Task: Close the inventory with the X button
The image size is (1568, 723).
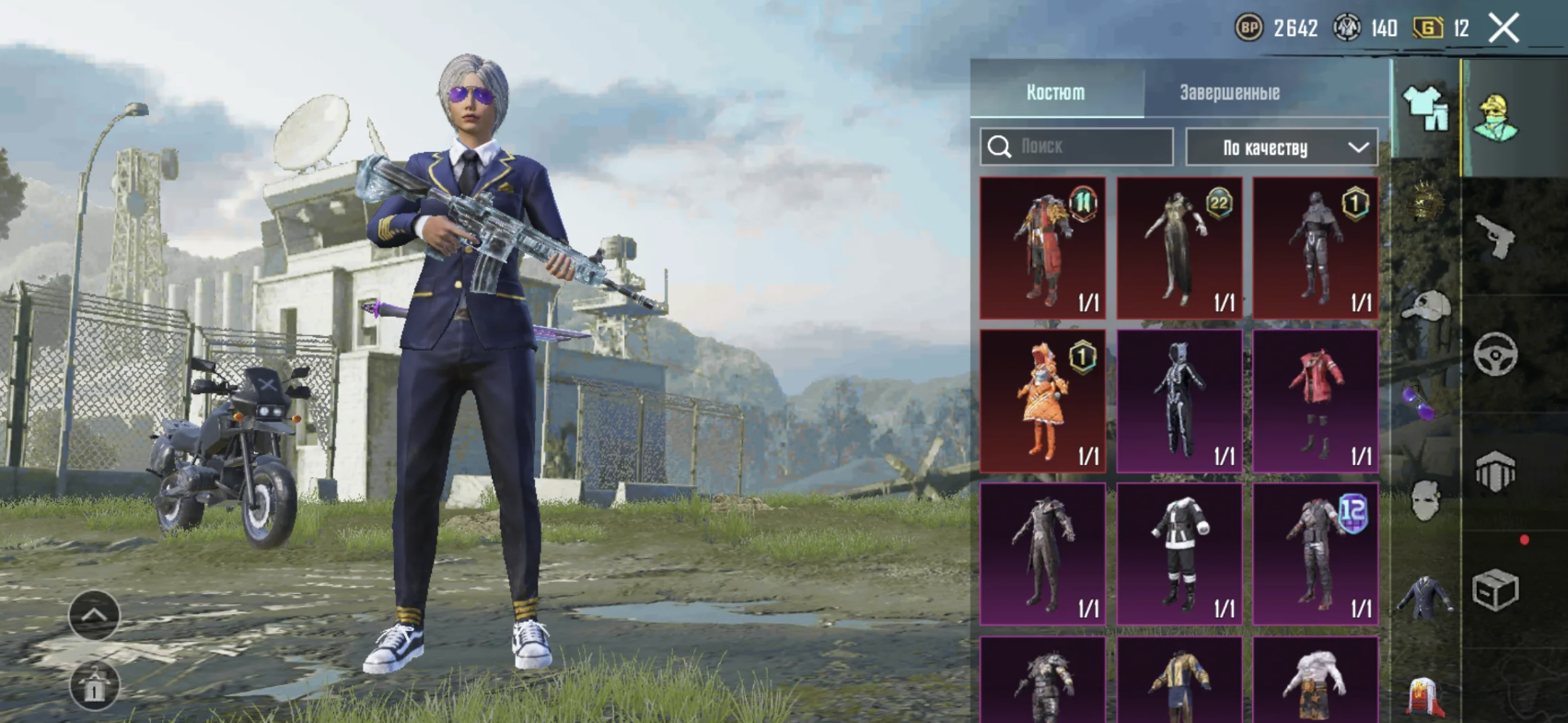Action: point(1504,29)
